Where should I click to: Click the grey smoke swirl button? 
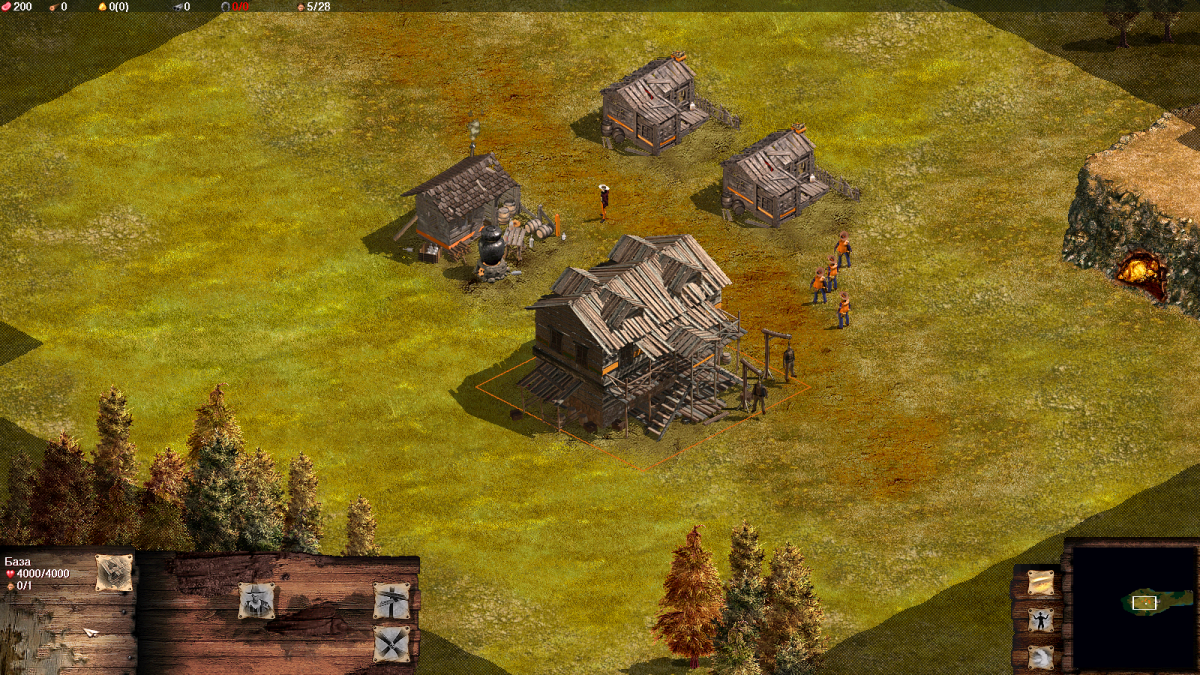[1041, 657]
